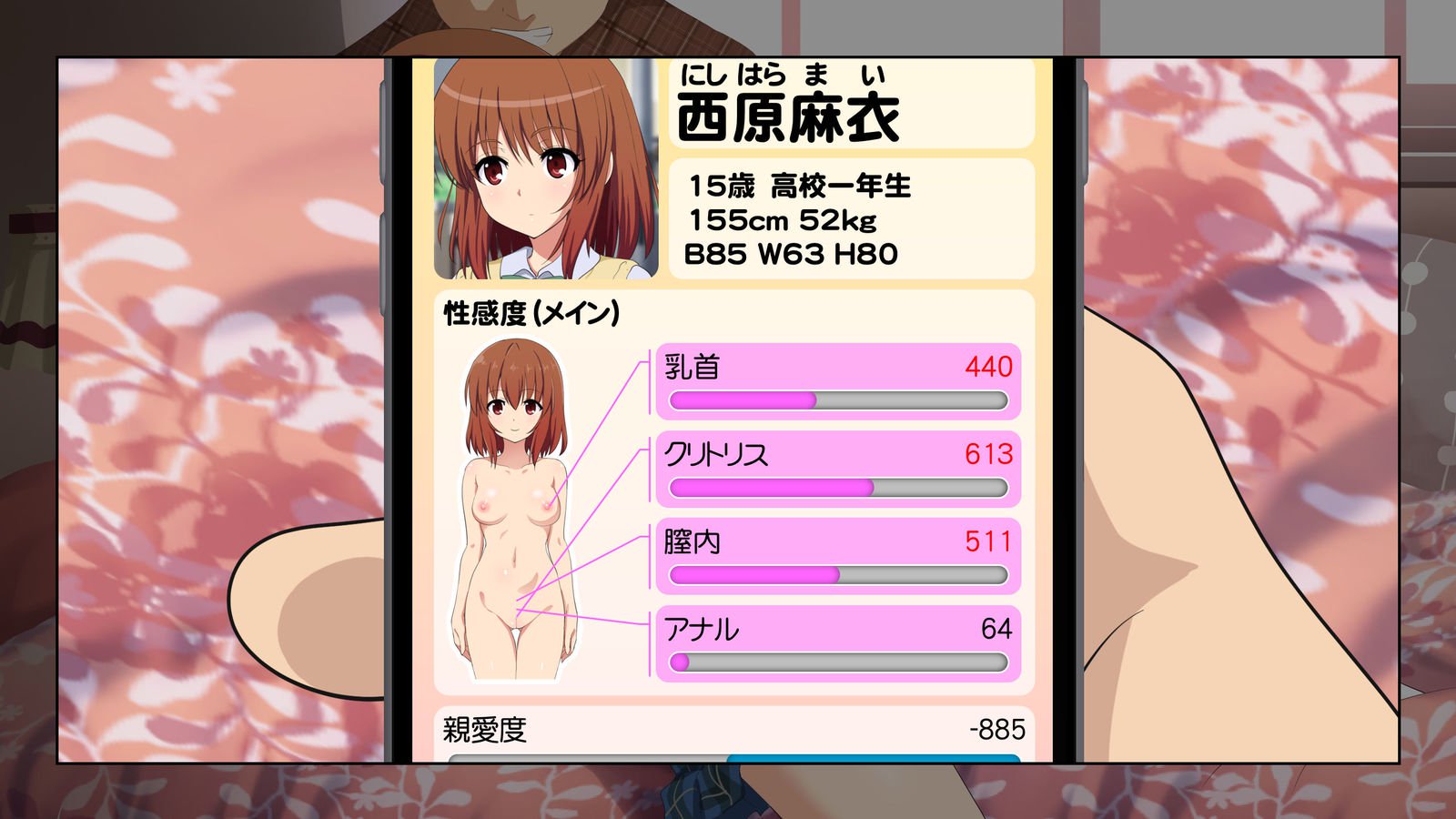Image resolution: width=1456 pixels, height=819 pixels.
Task: Tap the nearly empty アナル gauge at 64
Action: click(x=835, y=663)
